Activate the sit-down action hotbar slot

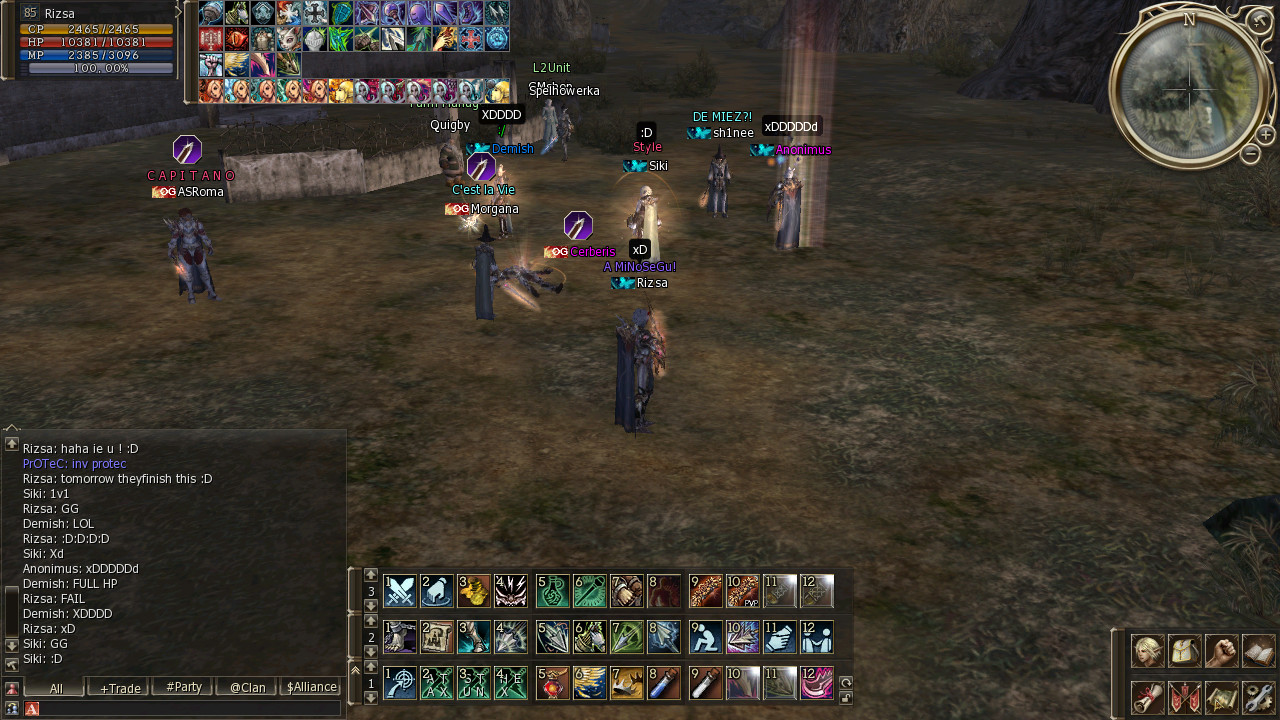(706, 637)
